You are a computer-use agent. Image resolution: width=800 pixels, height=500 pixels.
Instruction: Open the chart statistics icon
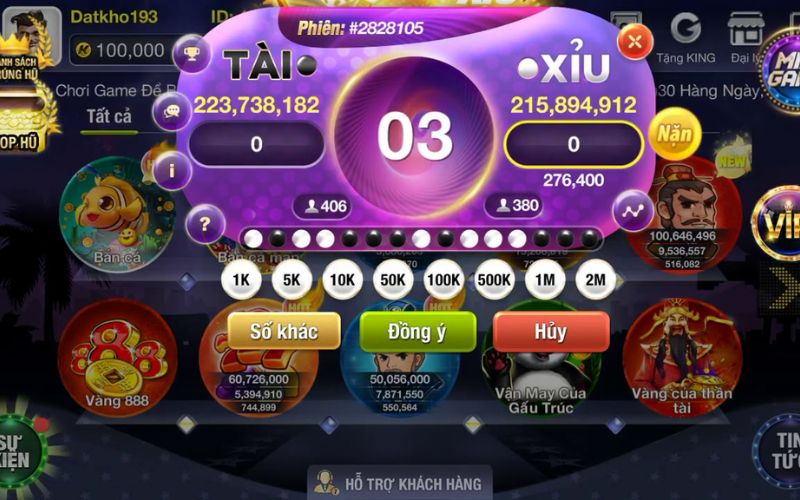tap(633, 211)
